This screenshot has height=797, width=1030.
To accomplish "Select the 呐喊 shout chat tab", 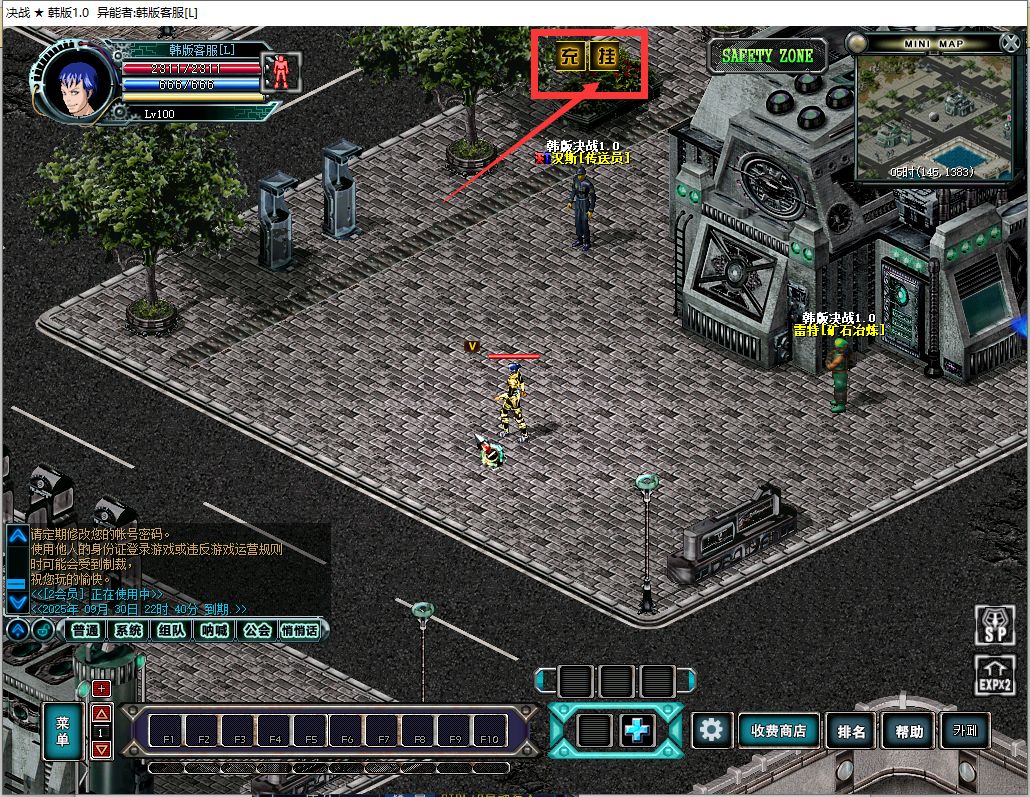I will pos(214,631).
